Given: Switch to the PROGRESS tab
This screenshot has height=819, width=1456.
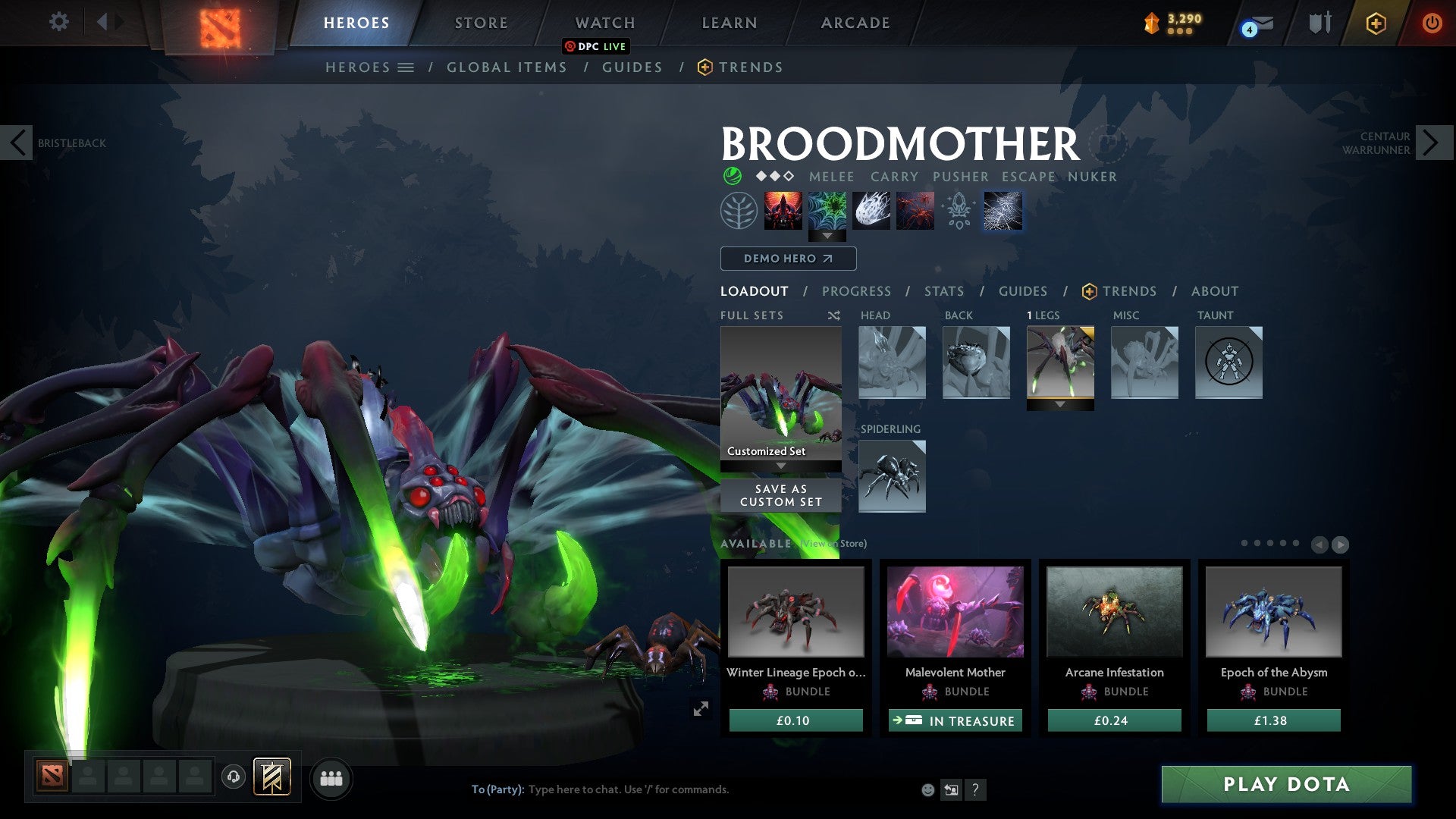Looking at the screenshot, I should click(x=857, y=291).
